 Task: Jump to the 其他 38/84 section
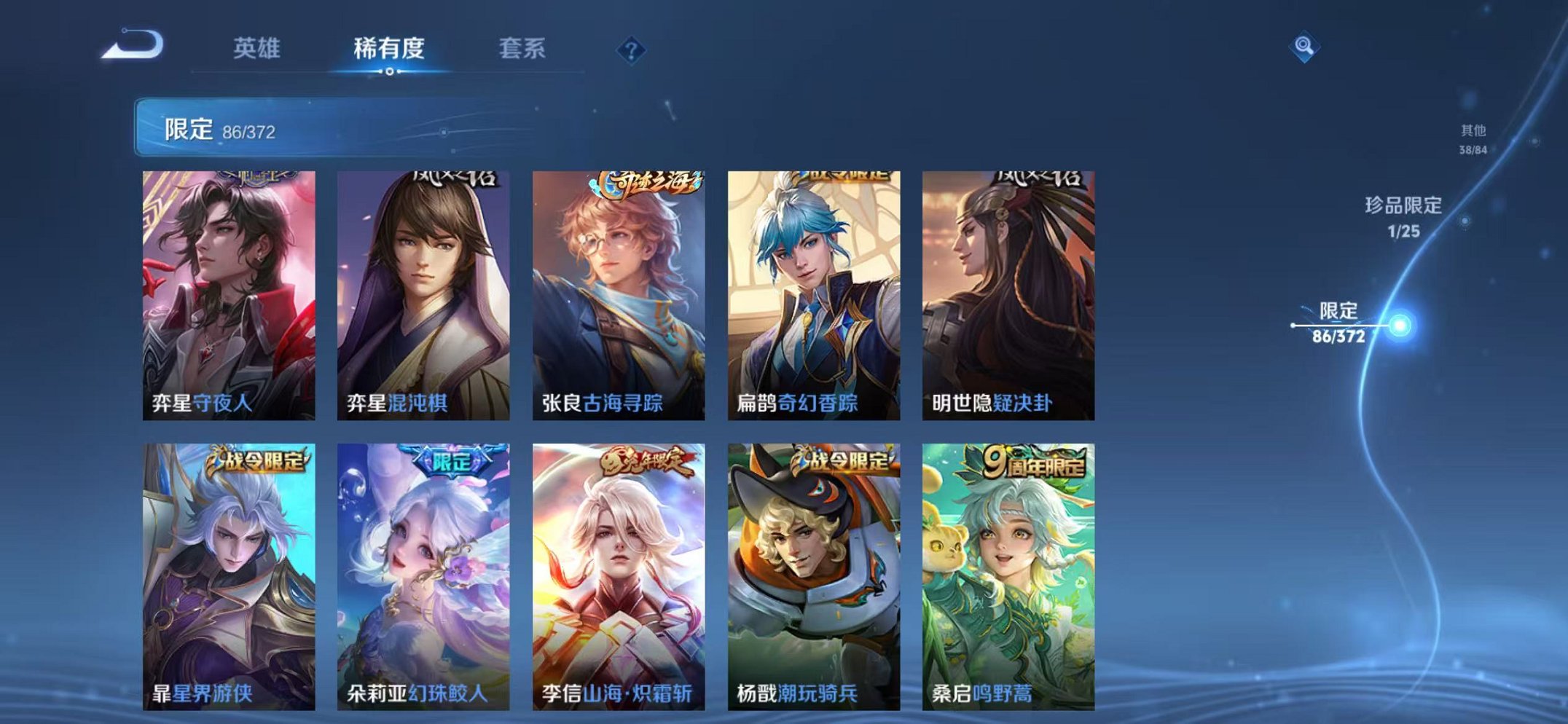(x=1472, y=138)
